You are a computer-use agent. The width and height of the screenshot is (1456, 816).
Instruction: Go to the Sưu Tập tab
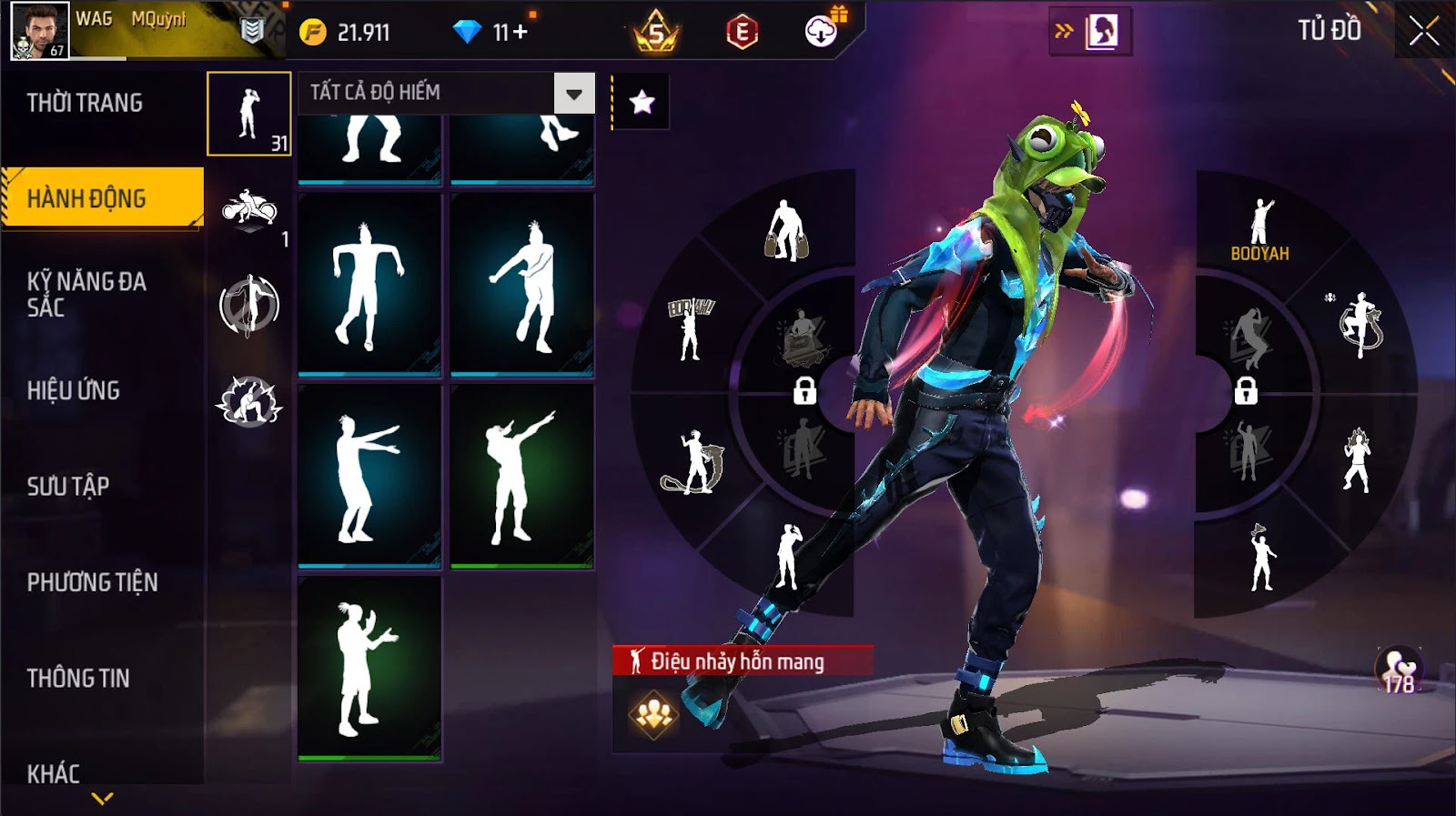click(68, 486)
